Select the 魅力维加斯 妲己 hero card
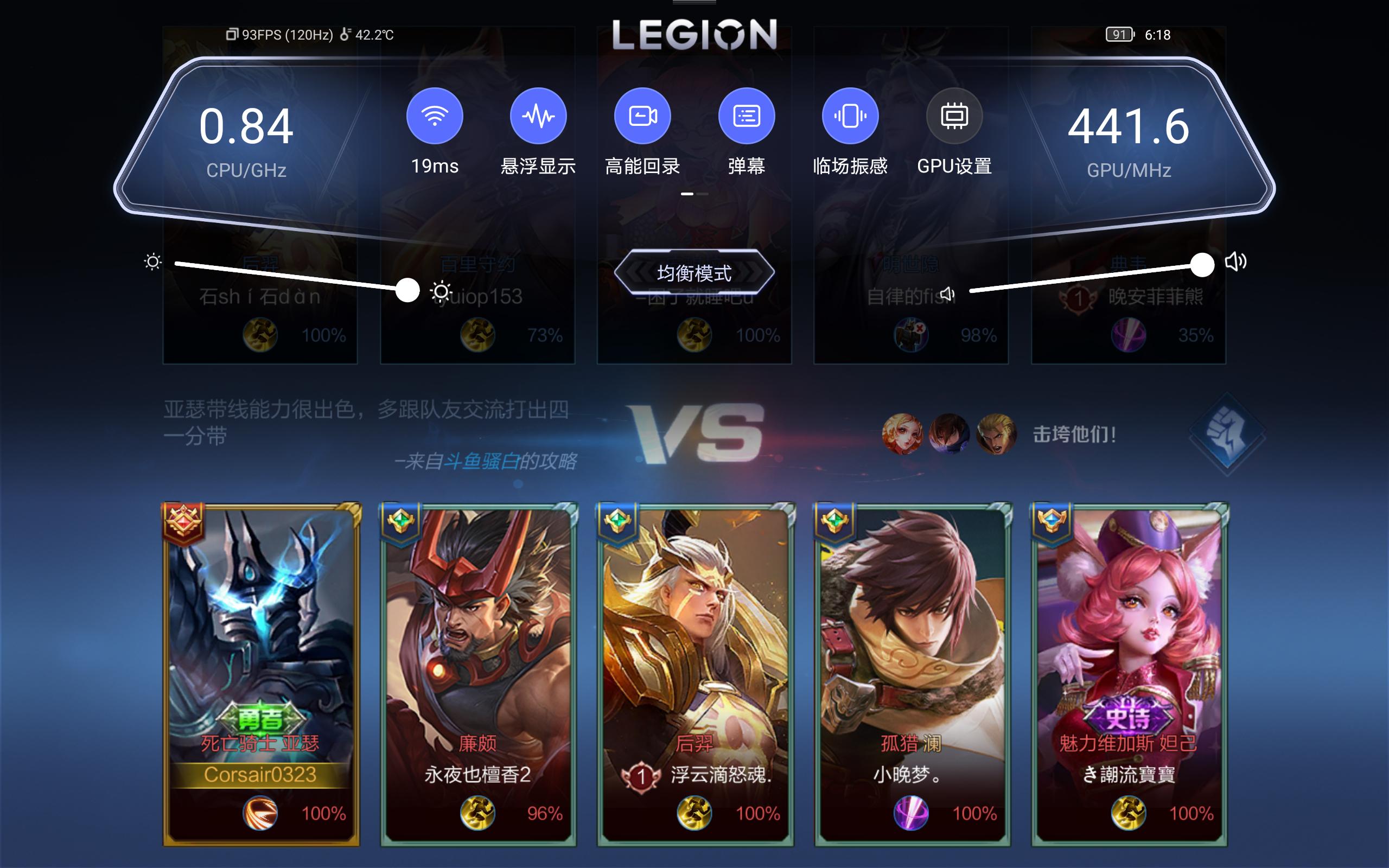The width and height of the screenshot is (1389, 868). pyautogui.click(x=1129, y=673)
